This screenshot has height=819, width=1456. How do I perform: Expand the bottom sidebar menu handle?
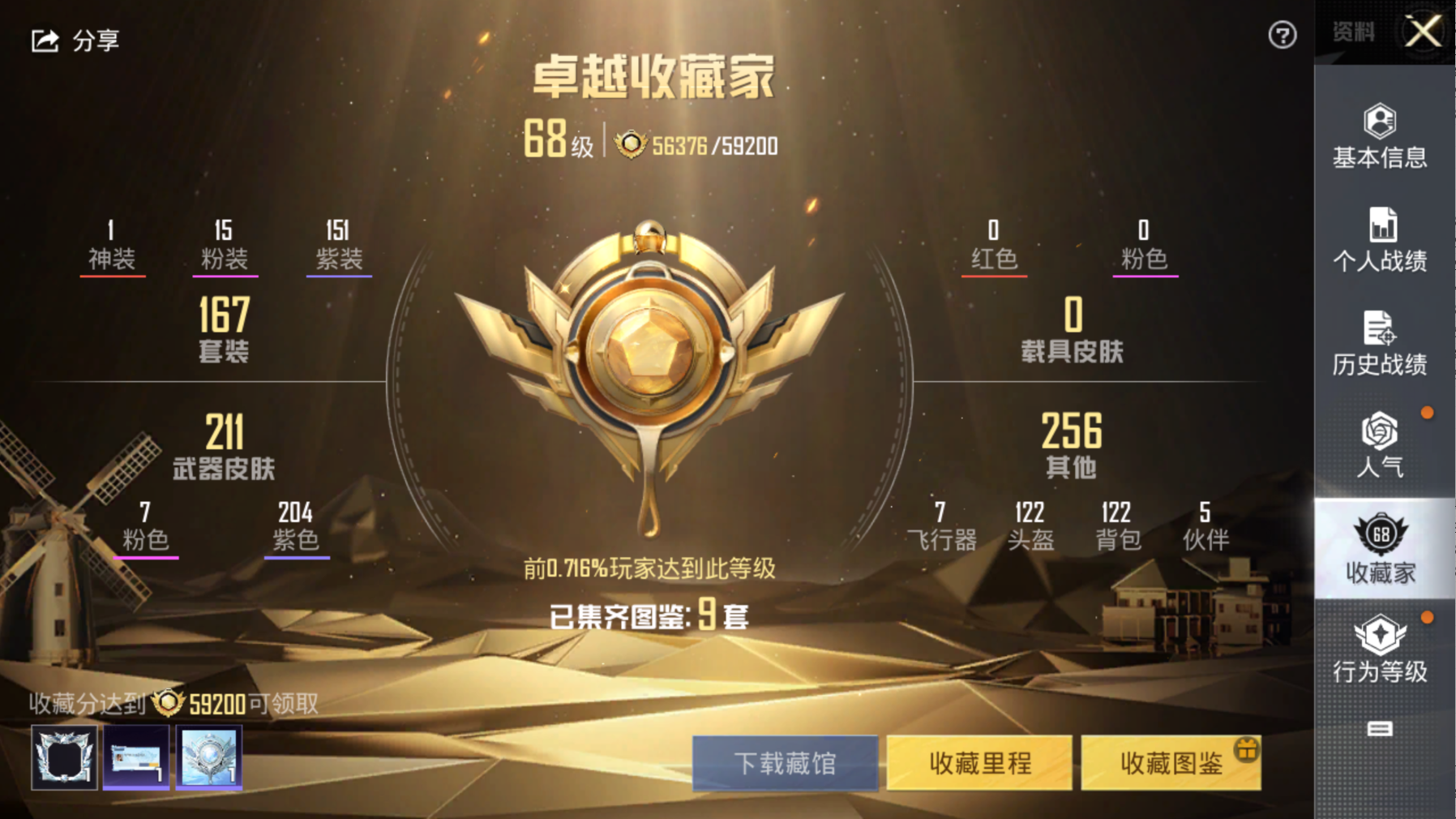(1380, 729)
